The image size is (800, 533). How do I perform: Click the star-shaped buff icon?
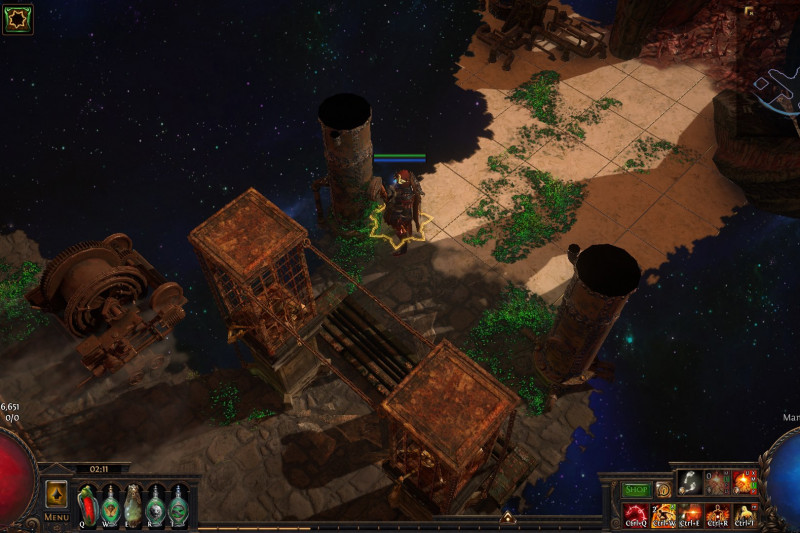tap(18, 19)
